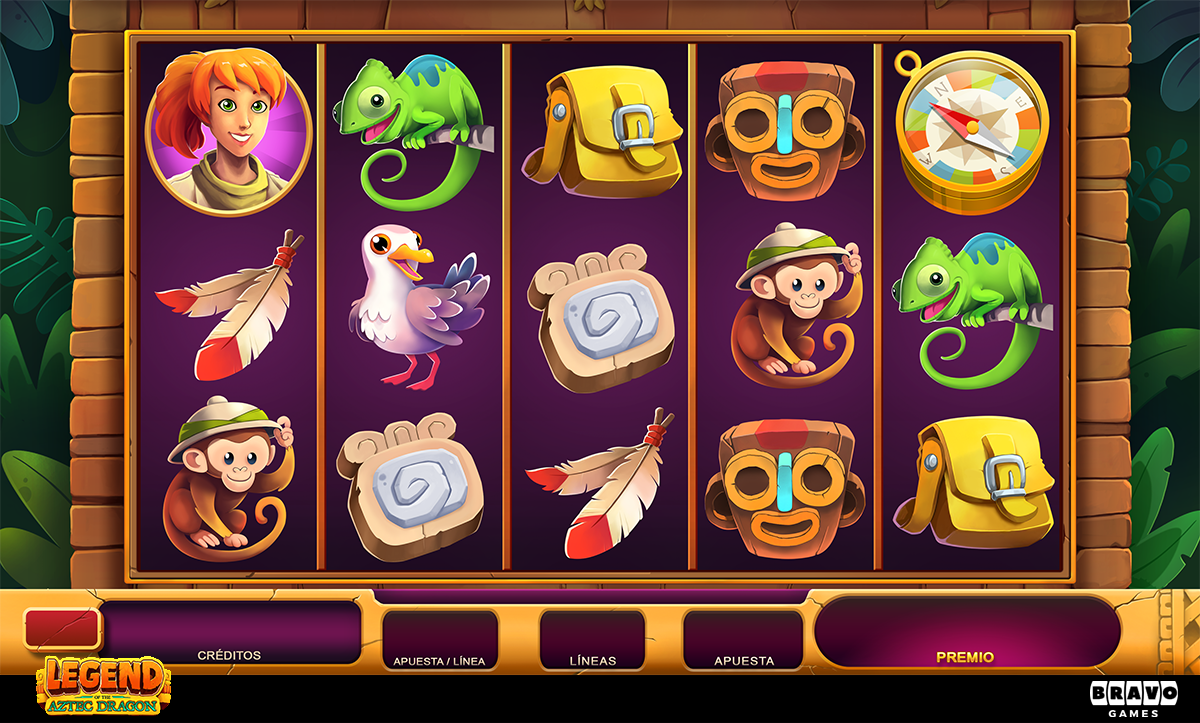This screenshot has height=723, width=1200.
Task: Click the red button beside Créditos
Action: coord(62,629)
